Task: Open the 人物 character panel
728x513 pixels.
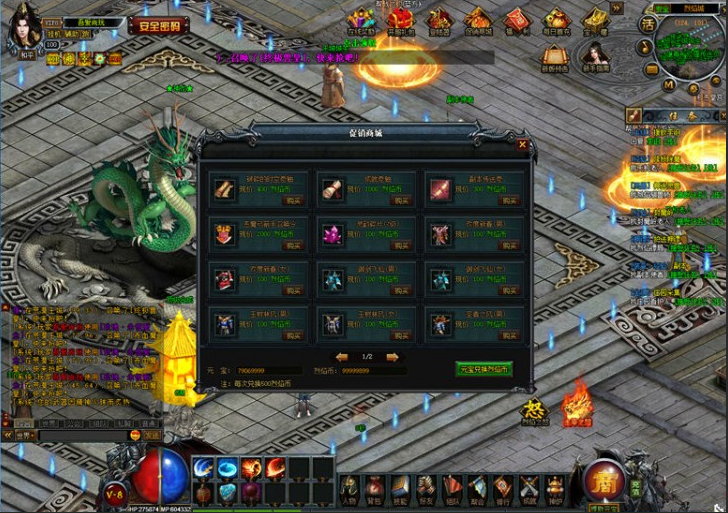Action: tap(349, 487)
